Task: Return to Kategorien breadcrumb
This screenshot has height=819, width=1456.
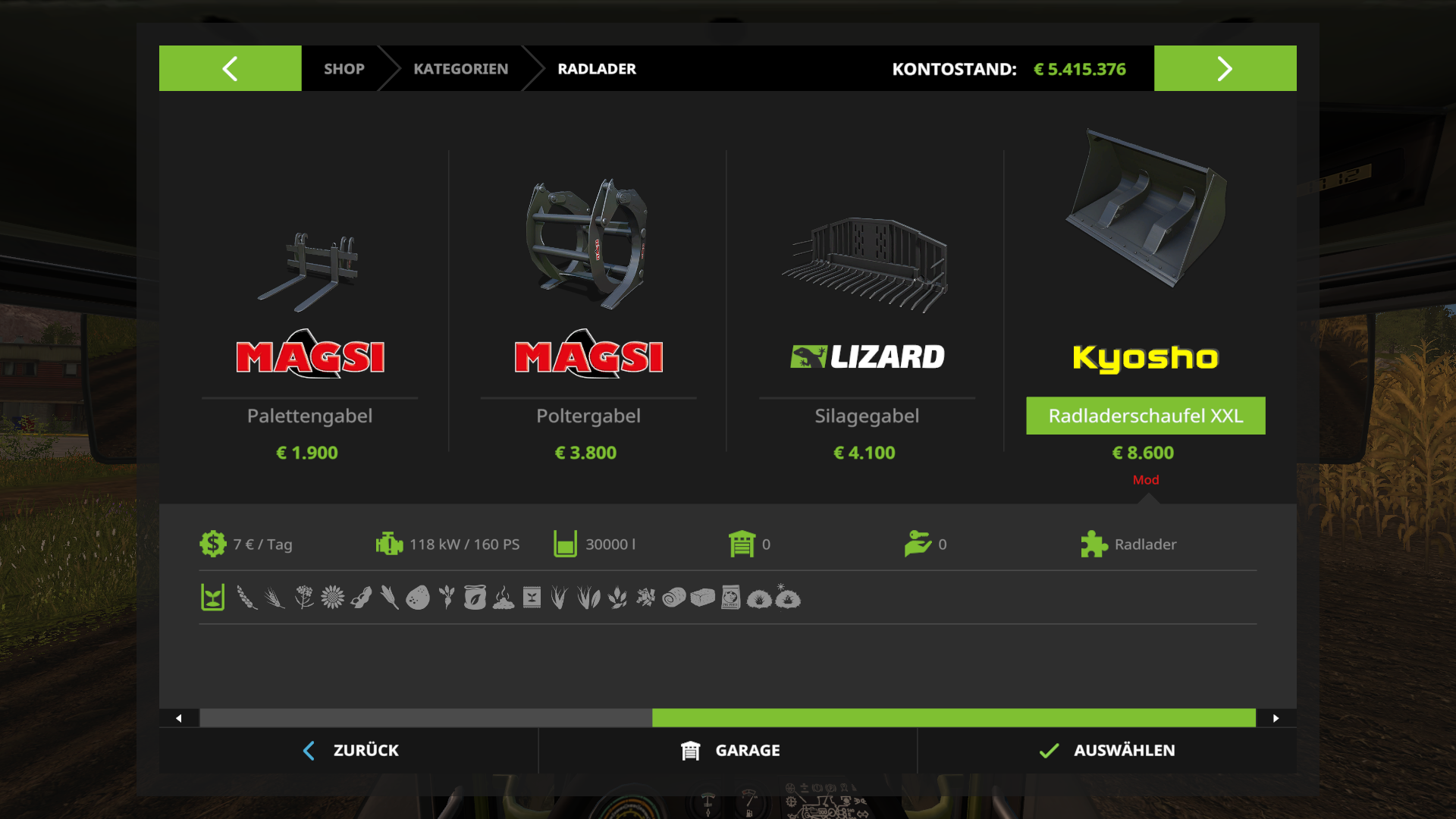Action: 460,69
